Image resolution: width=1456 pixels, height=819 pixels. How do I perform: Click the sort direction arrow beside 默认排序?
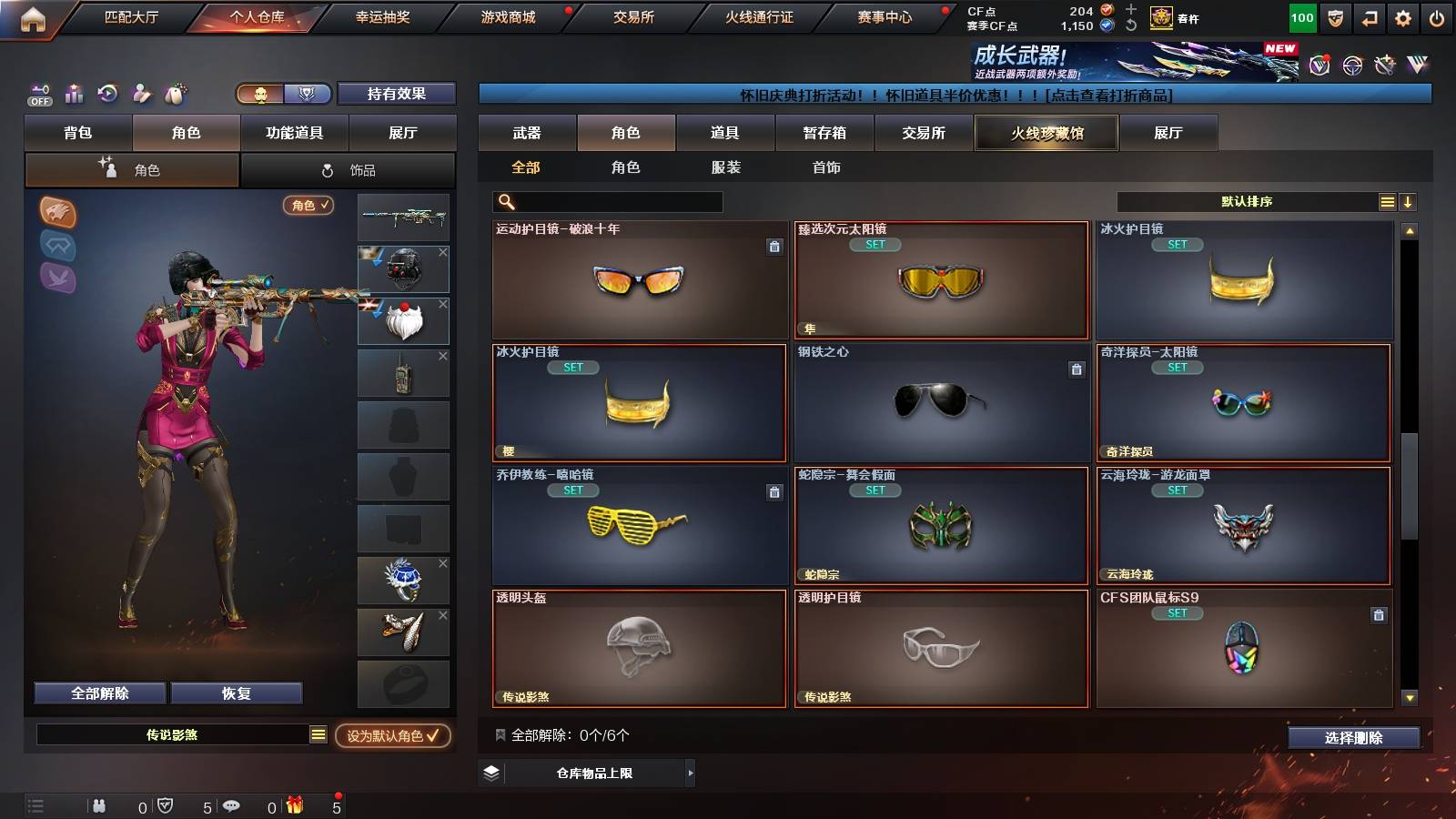pyautogui.click(x=1407, y=201)
